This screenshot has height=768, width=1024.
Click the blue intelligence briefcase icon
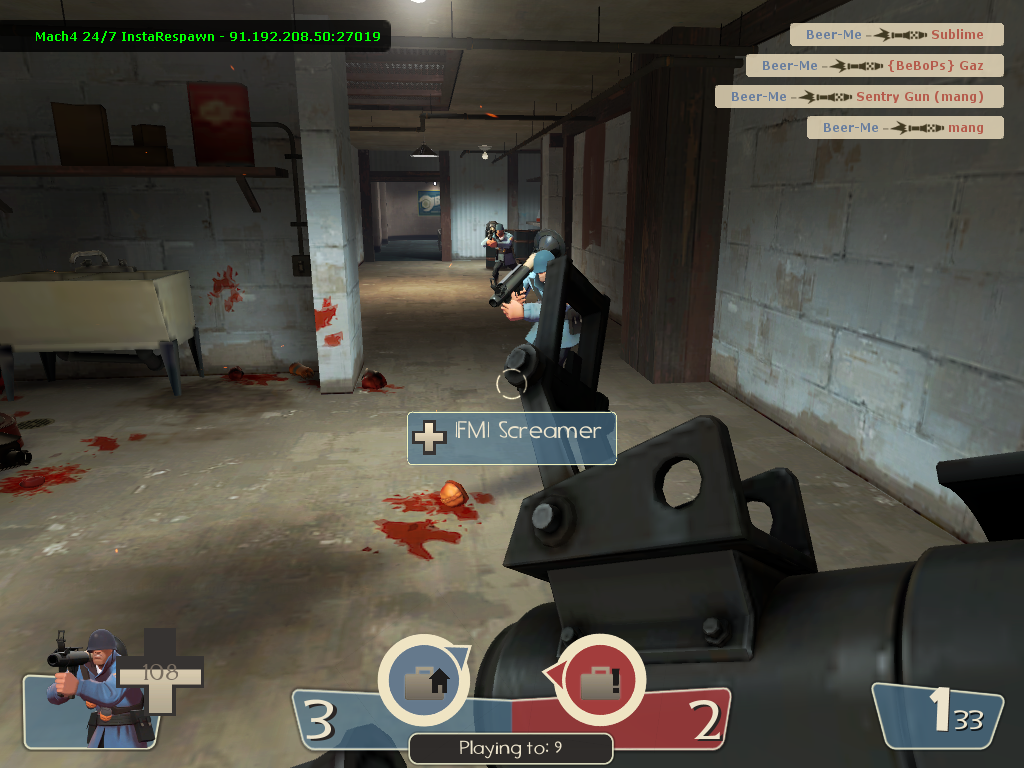(x=423, y=683)
